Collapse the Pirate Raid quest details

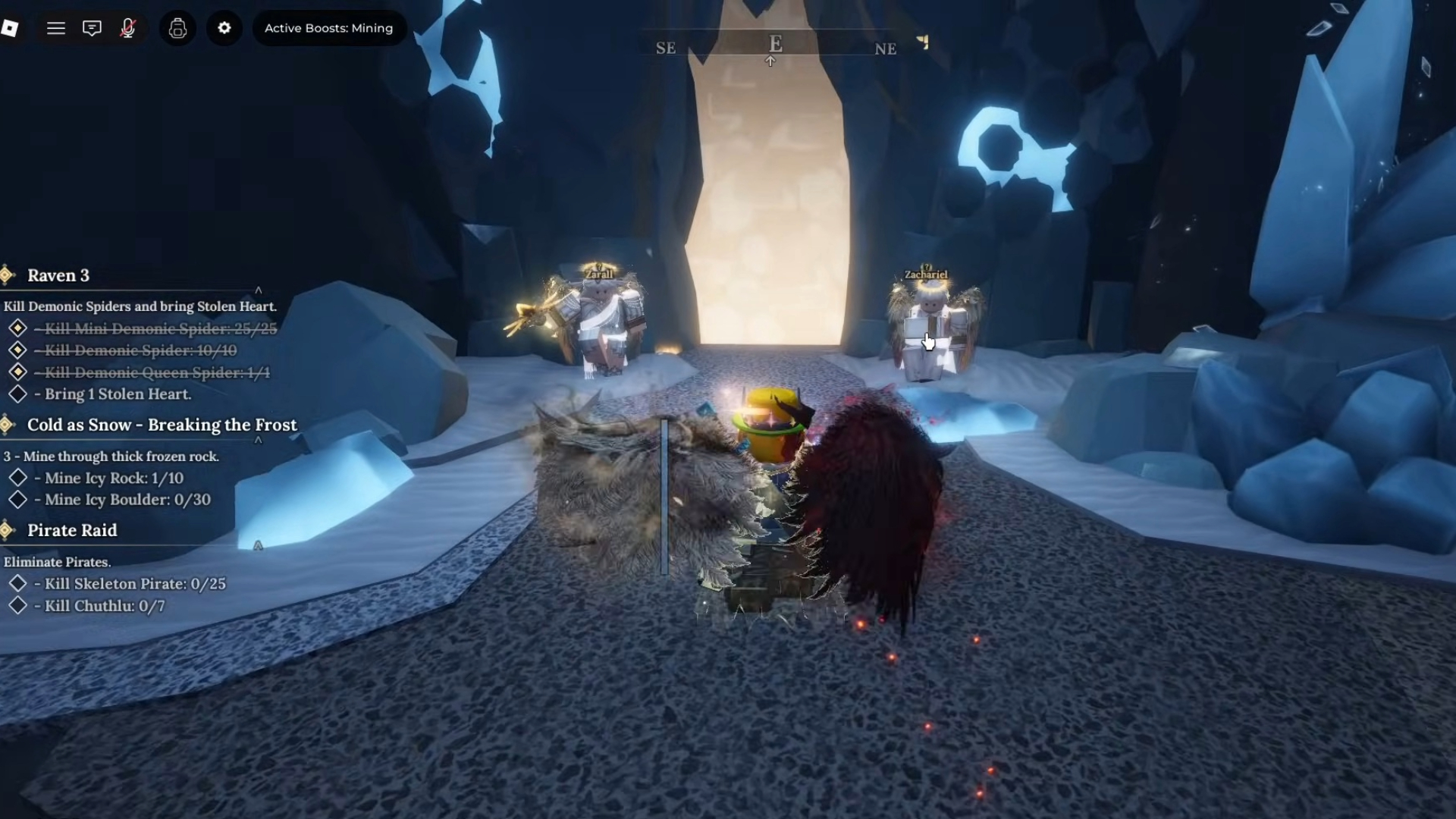point(259,545)
